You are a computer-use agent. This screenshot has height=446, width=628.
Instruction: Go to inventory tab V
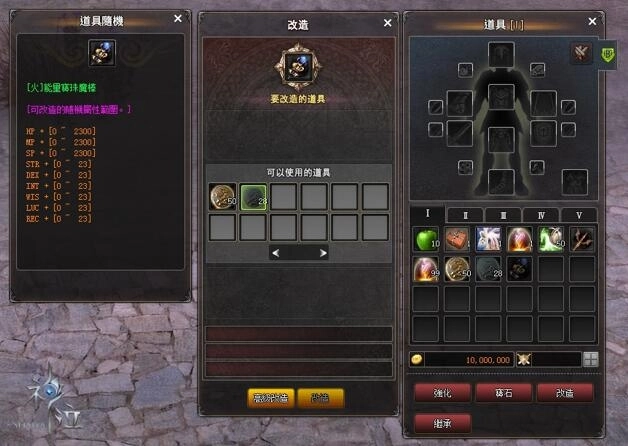[x=578, y=215]
